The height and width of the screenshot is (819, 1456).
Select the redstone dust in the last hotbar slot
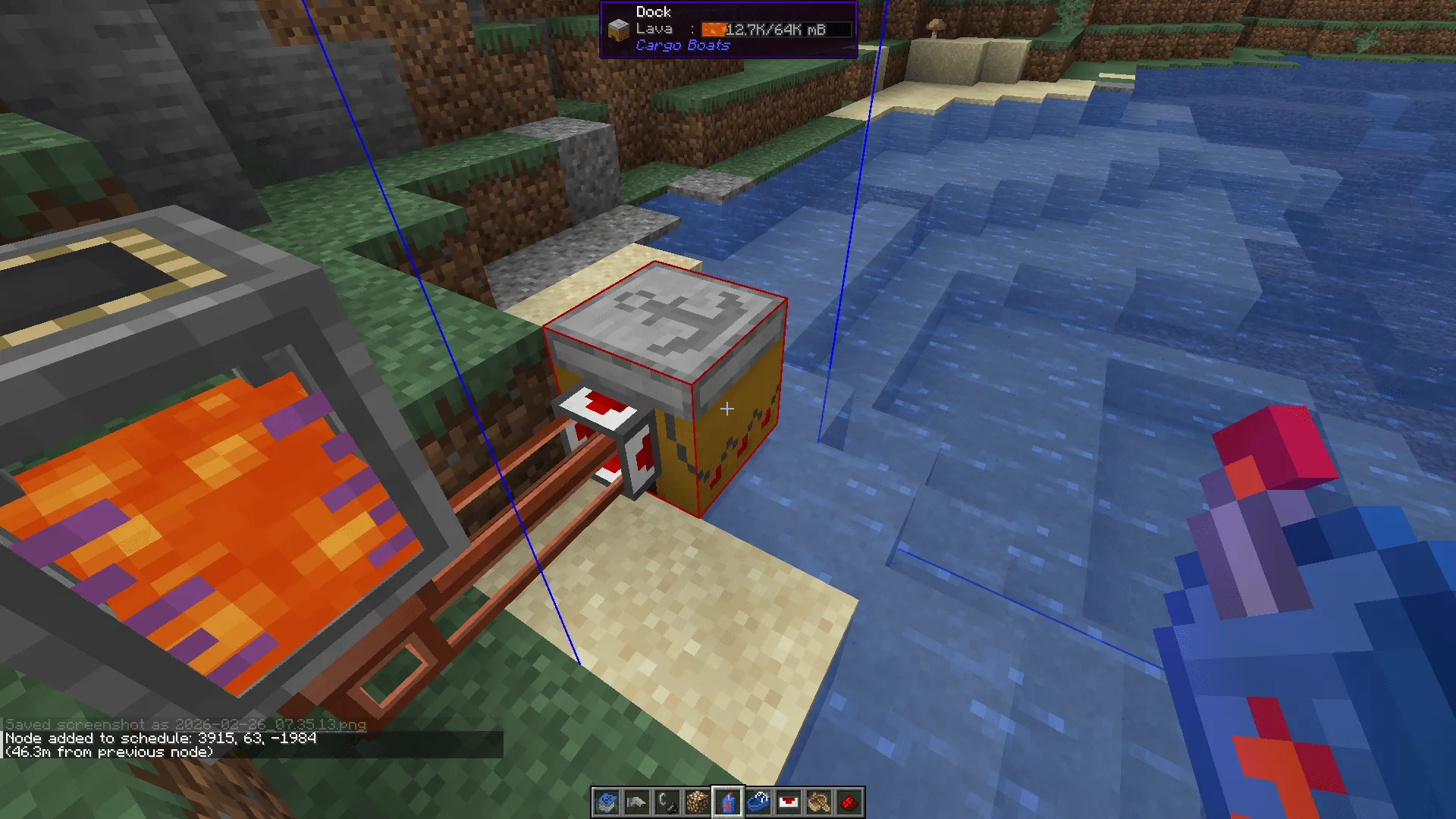850,803
